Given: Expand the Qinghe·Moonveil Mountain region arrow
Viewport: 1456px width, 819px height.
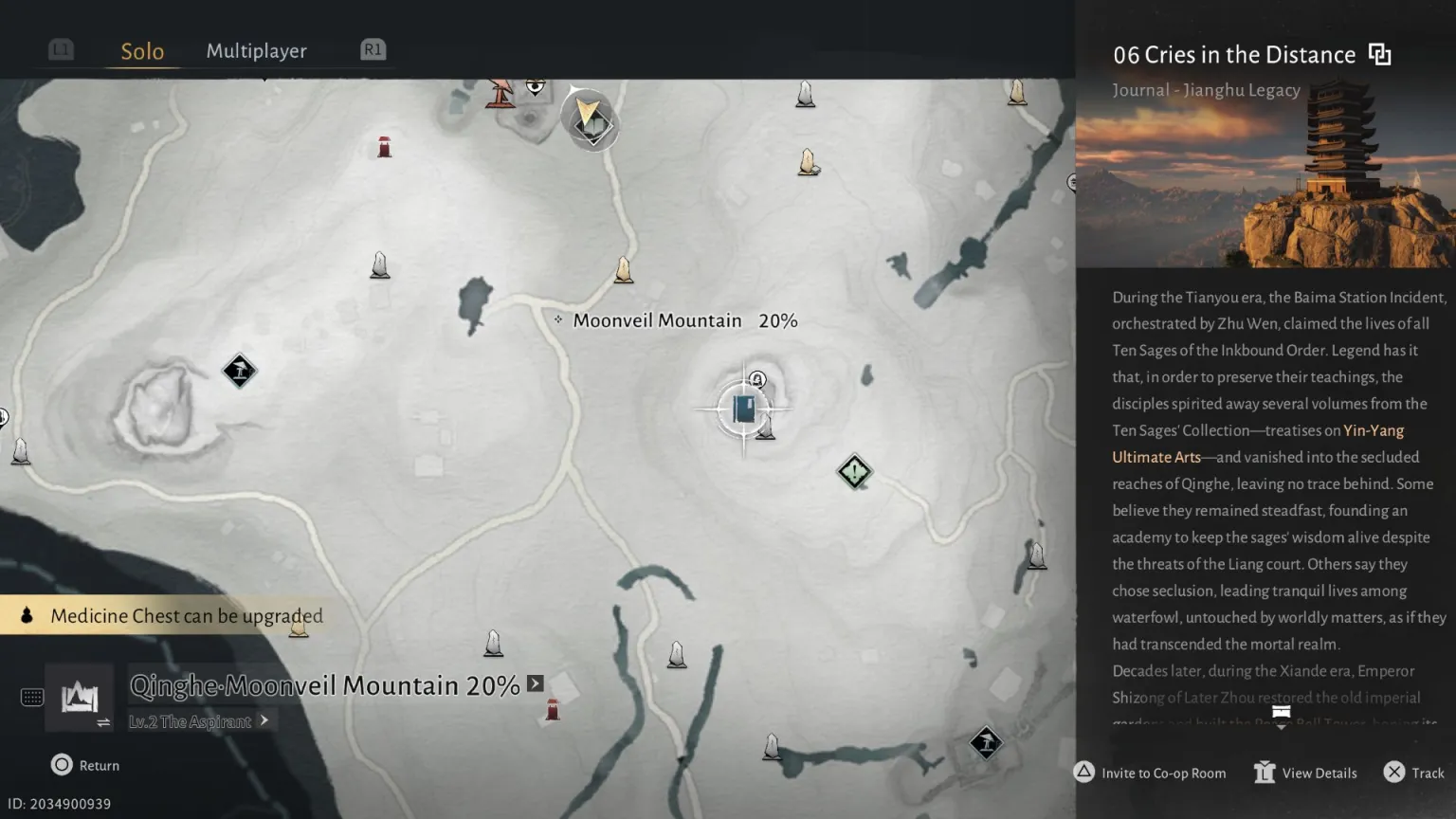Looking at the screenshot, I should pyautogui.click(x=536, y=683).
